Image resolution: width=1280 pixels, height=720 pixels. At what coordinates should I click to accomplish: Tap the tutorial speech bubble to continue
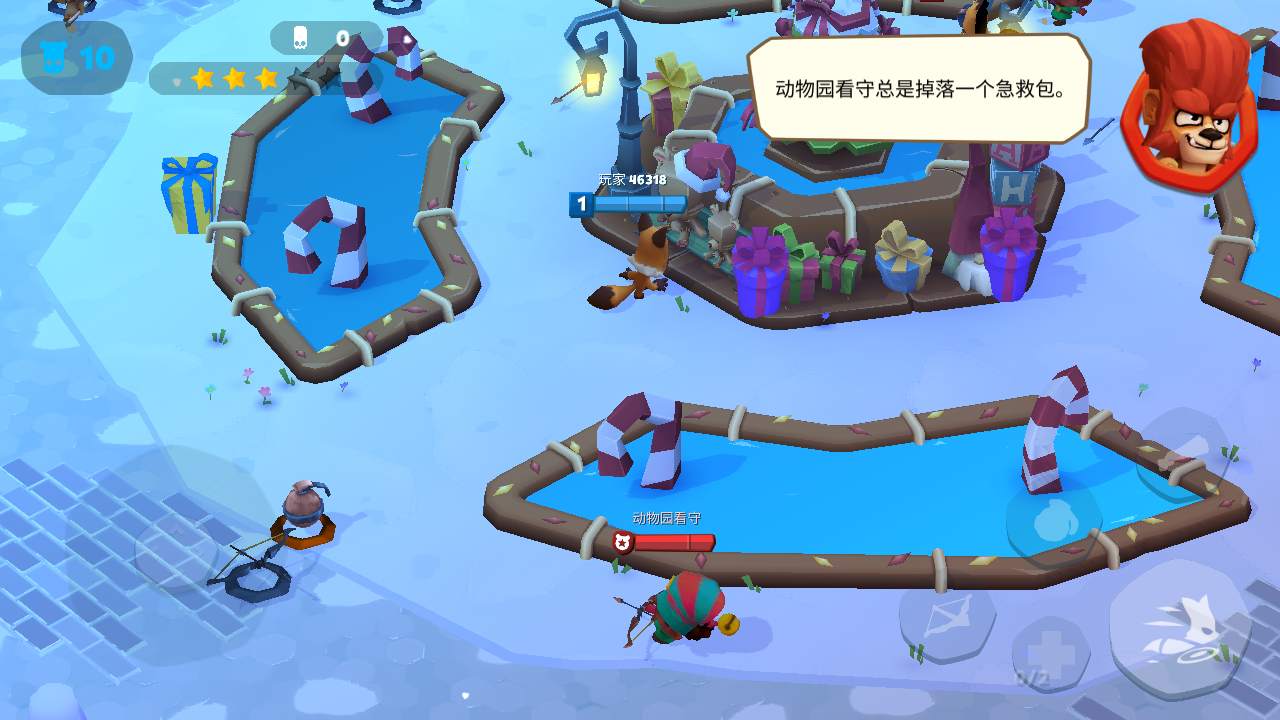pos(918,88)
